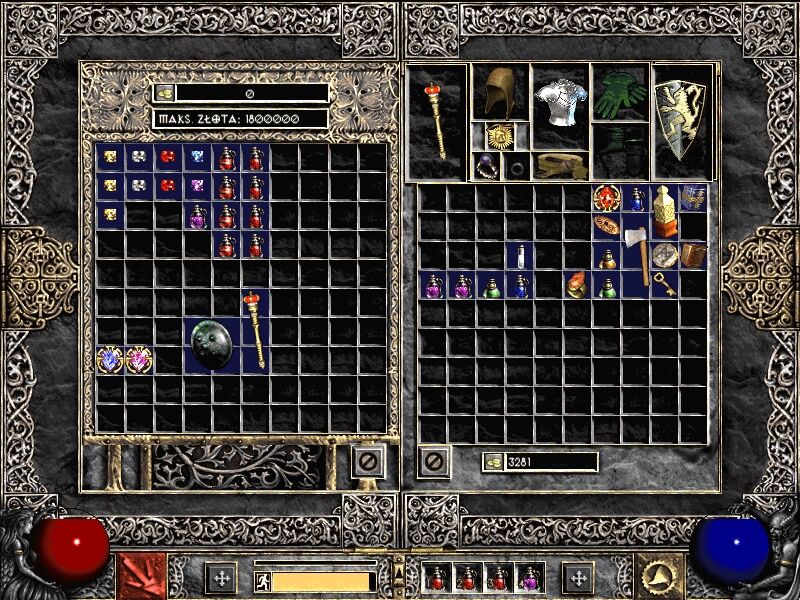Pick up the purple potion in stash
The image size is (800, 600).
198,215
